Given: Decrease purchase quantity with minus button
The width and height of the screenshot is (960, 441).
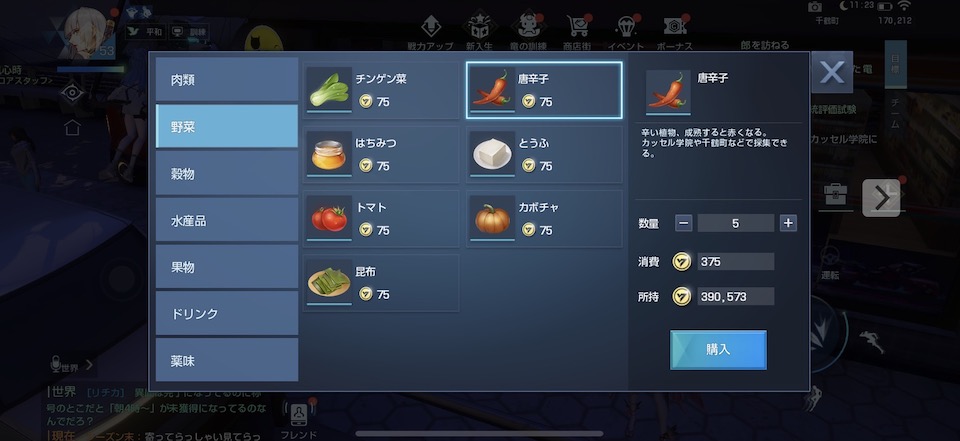Looking at the screenshot, I should click(x=683, y=223).
